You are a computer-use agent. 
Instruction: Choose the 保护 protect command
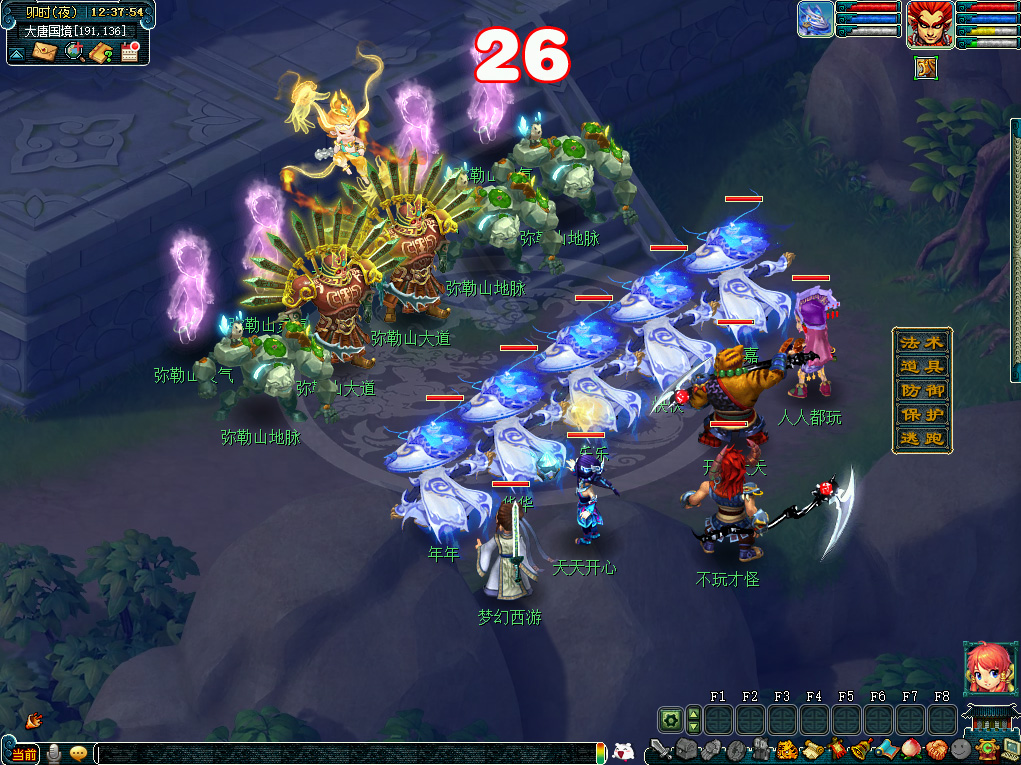[921, 414]
